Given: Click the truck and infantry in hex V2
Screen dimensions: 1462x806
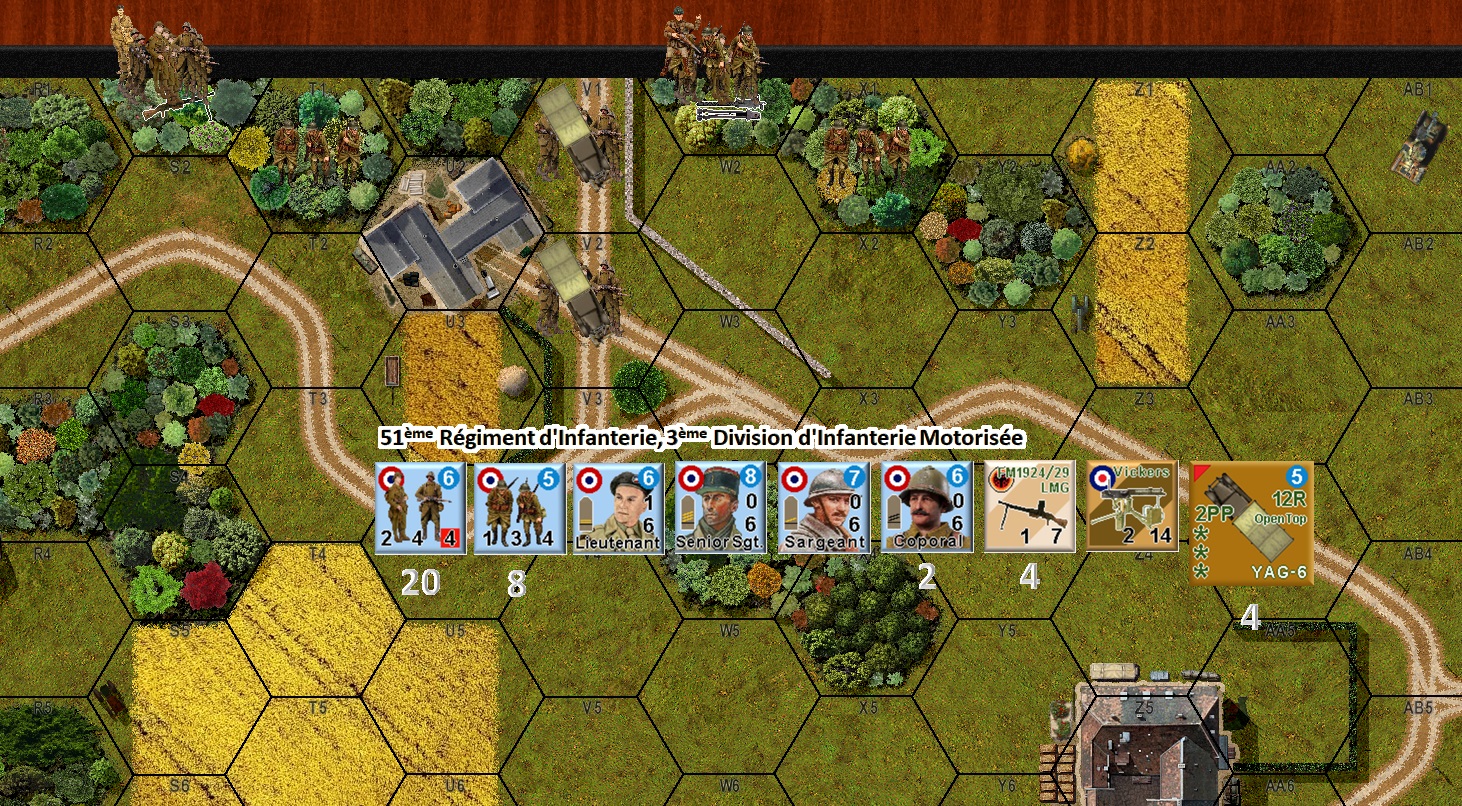Looking at the screenshot, I should click(x=580, y=290).
